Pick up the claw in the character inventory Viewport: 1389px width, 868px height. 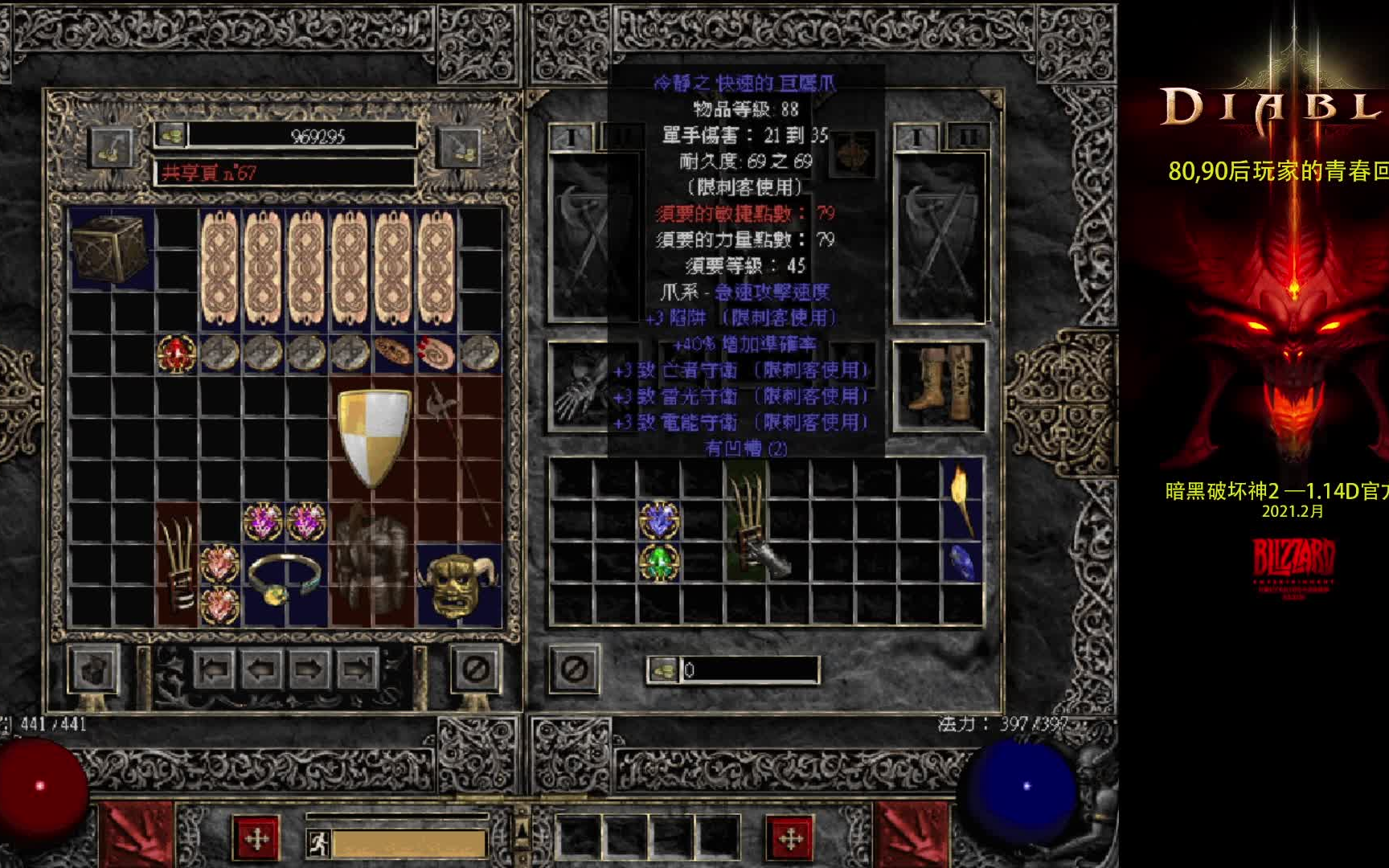click(754, 522)
